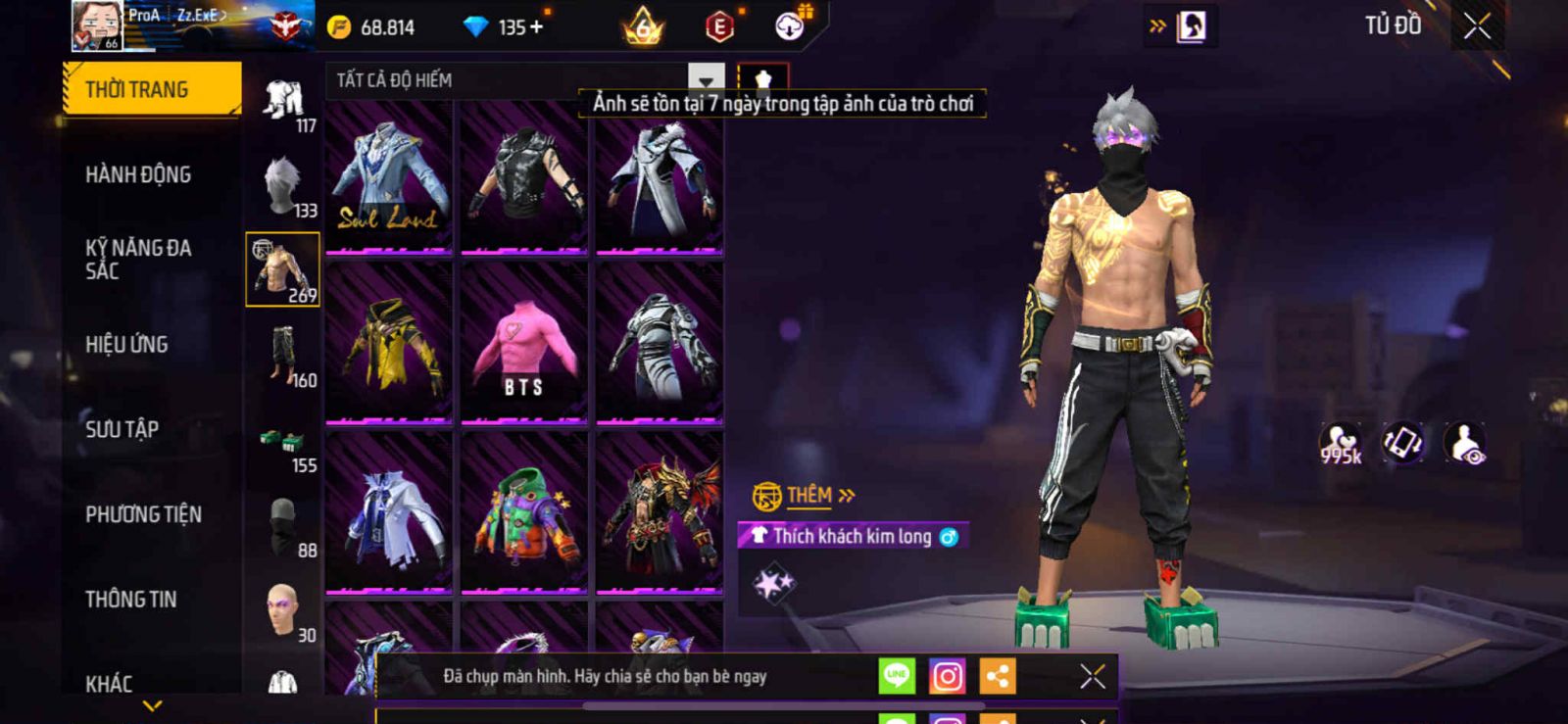This screenshot has height=724, width=1568.
Task: Share screenshot to Instagram
Action: point(947,677)
